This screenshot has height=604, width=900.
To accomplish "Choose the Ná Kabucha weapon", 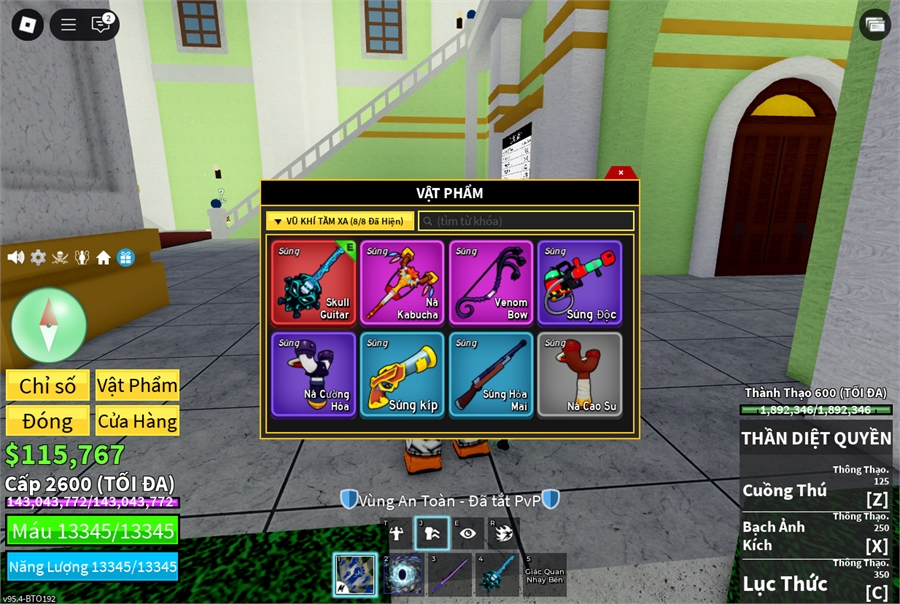I will 402,282.
